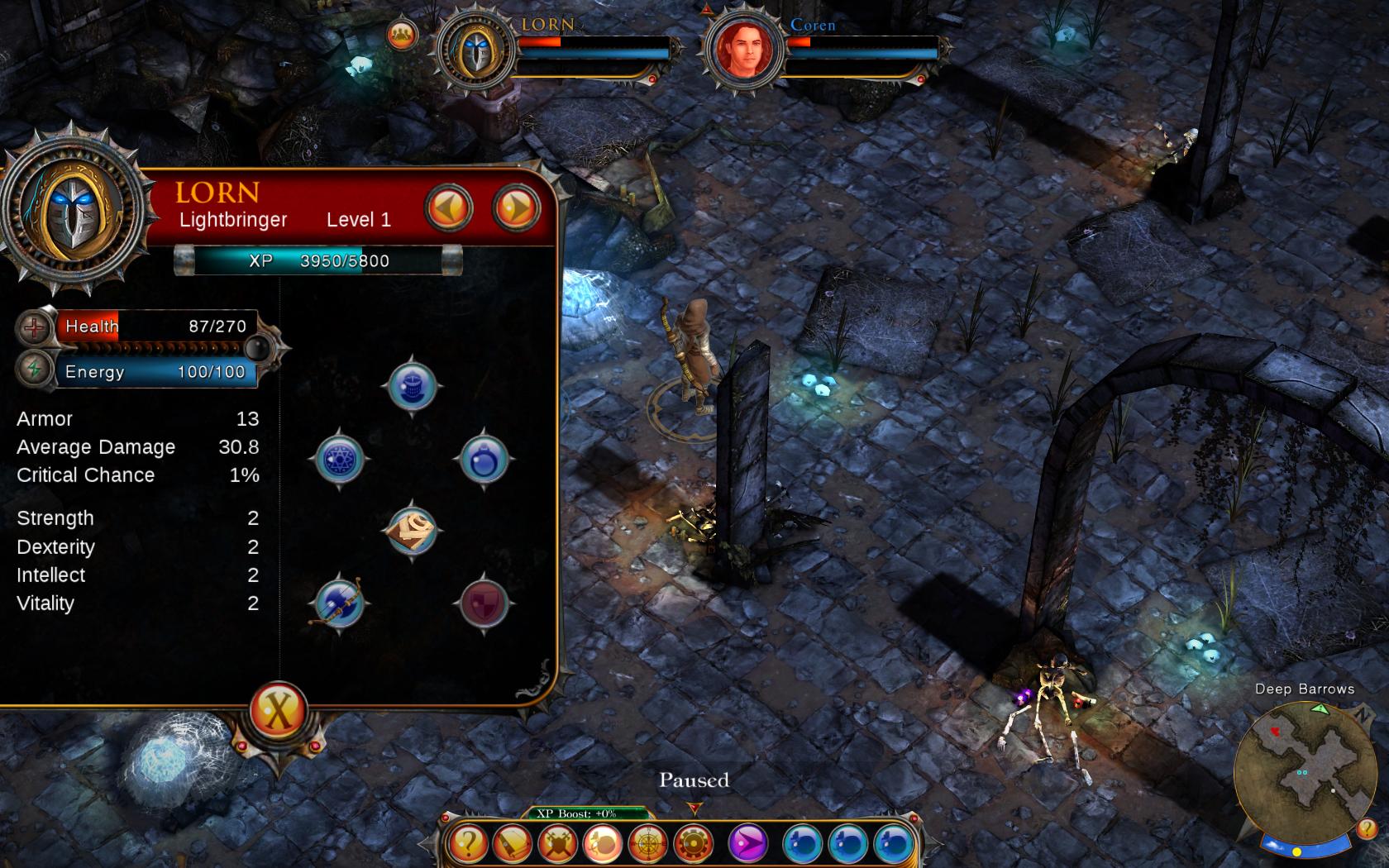The image size is (1389, 868).
Task: Select the helmet equipment slot
Action: coord(412,386)
